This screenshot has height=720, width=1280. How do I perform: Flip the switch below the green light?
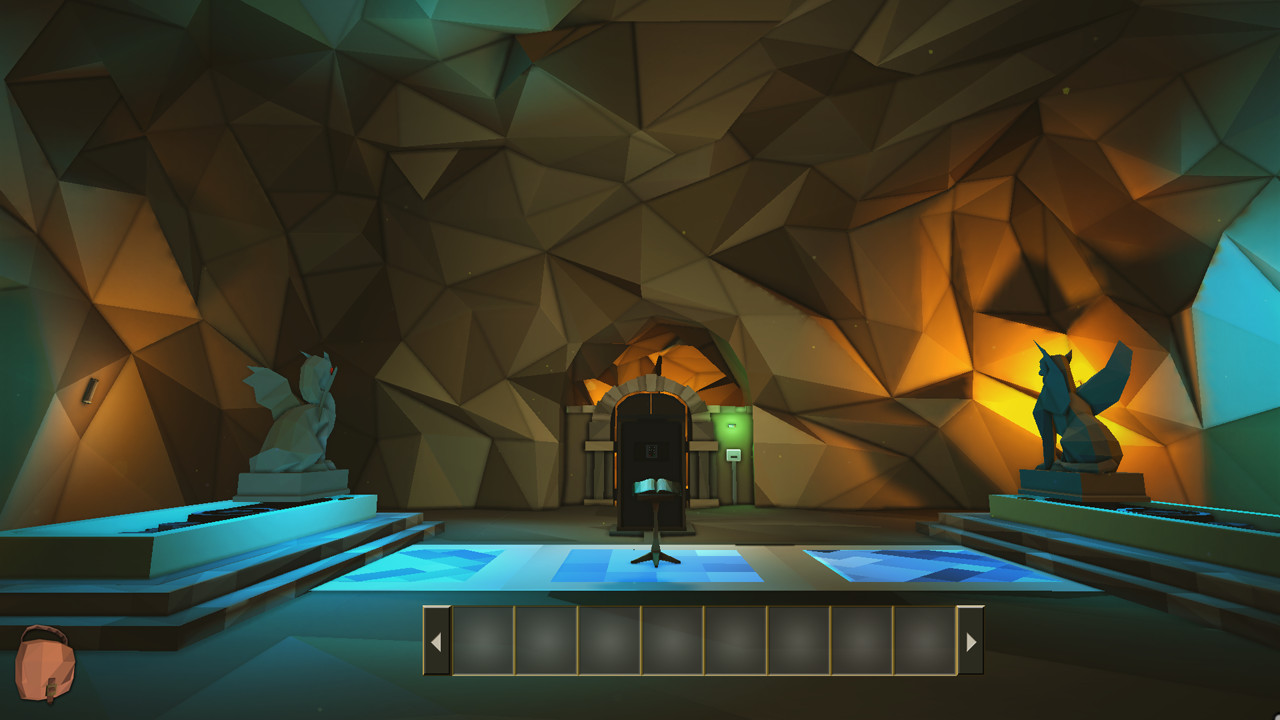coord(734,455)
